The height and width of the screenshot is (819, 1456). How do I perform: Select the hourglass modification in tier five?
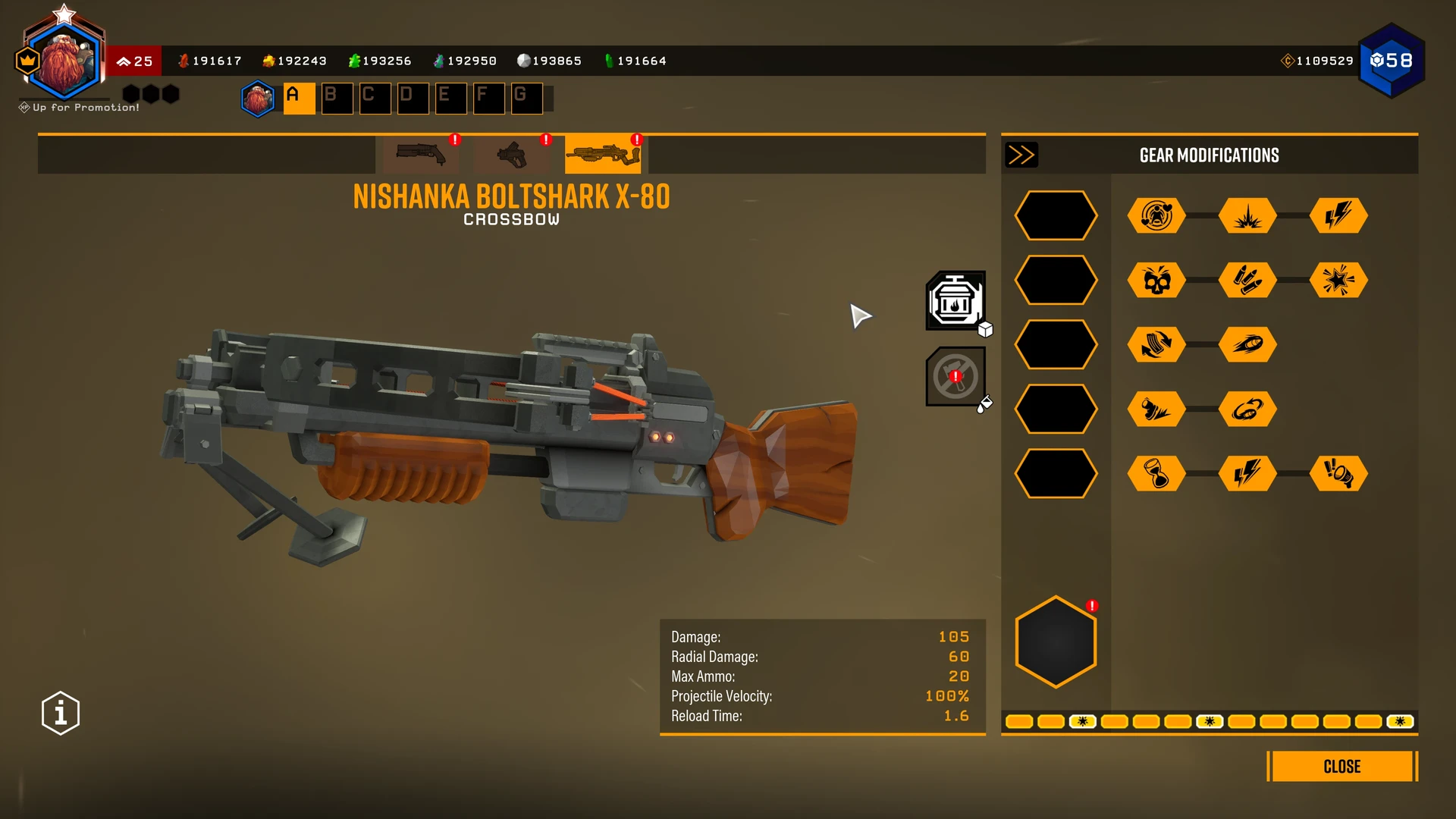pos(1156,474)
